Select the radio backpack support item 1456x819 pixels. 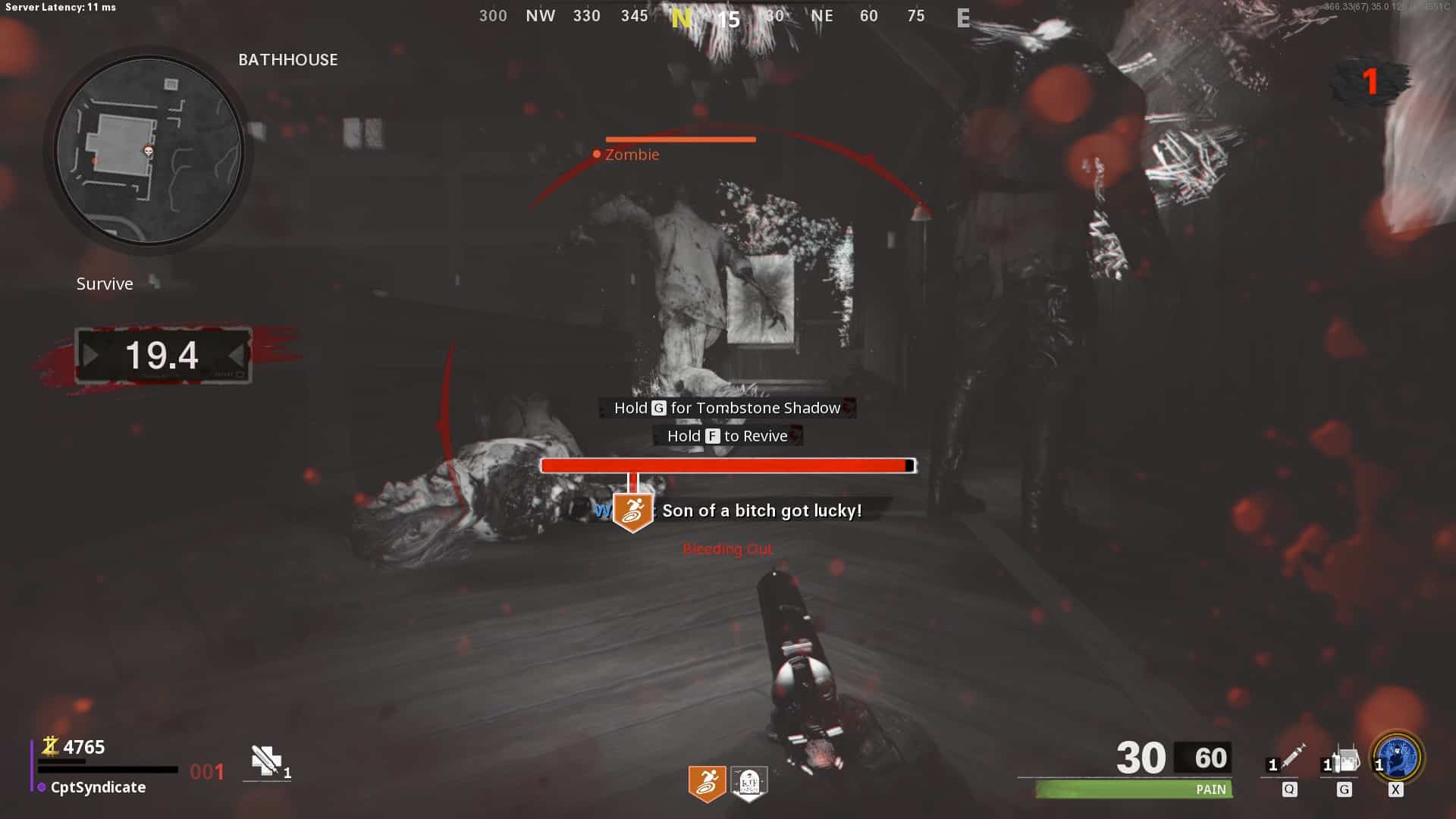click(1345, 760)
